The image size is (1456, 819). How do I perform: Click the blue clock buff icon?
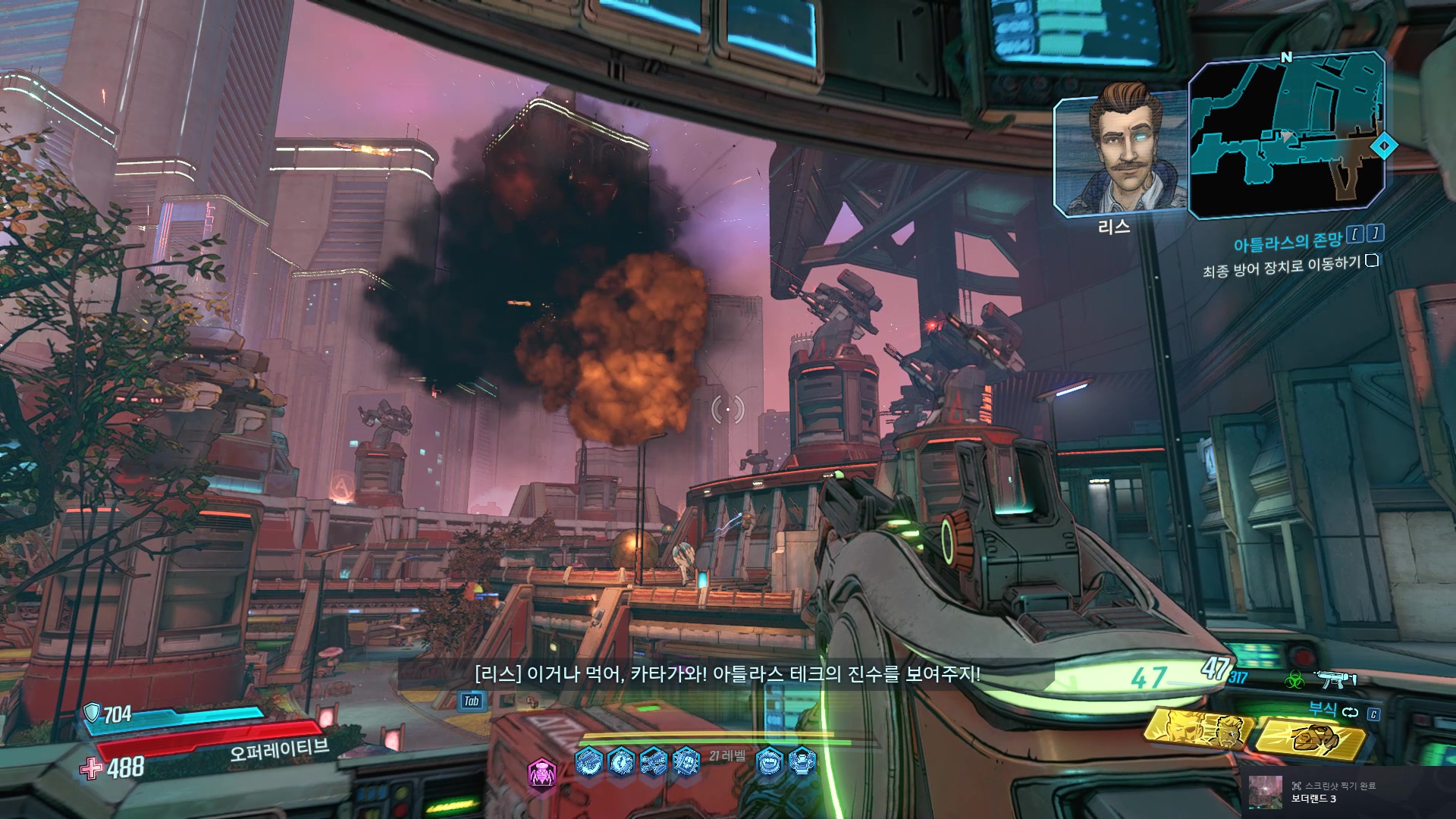coord(621,760)
